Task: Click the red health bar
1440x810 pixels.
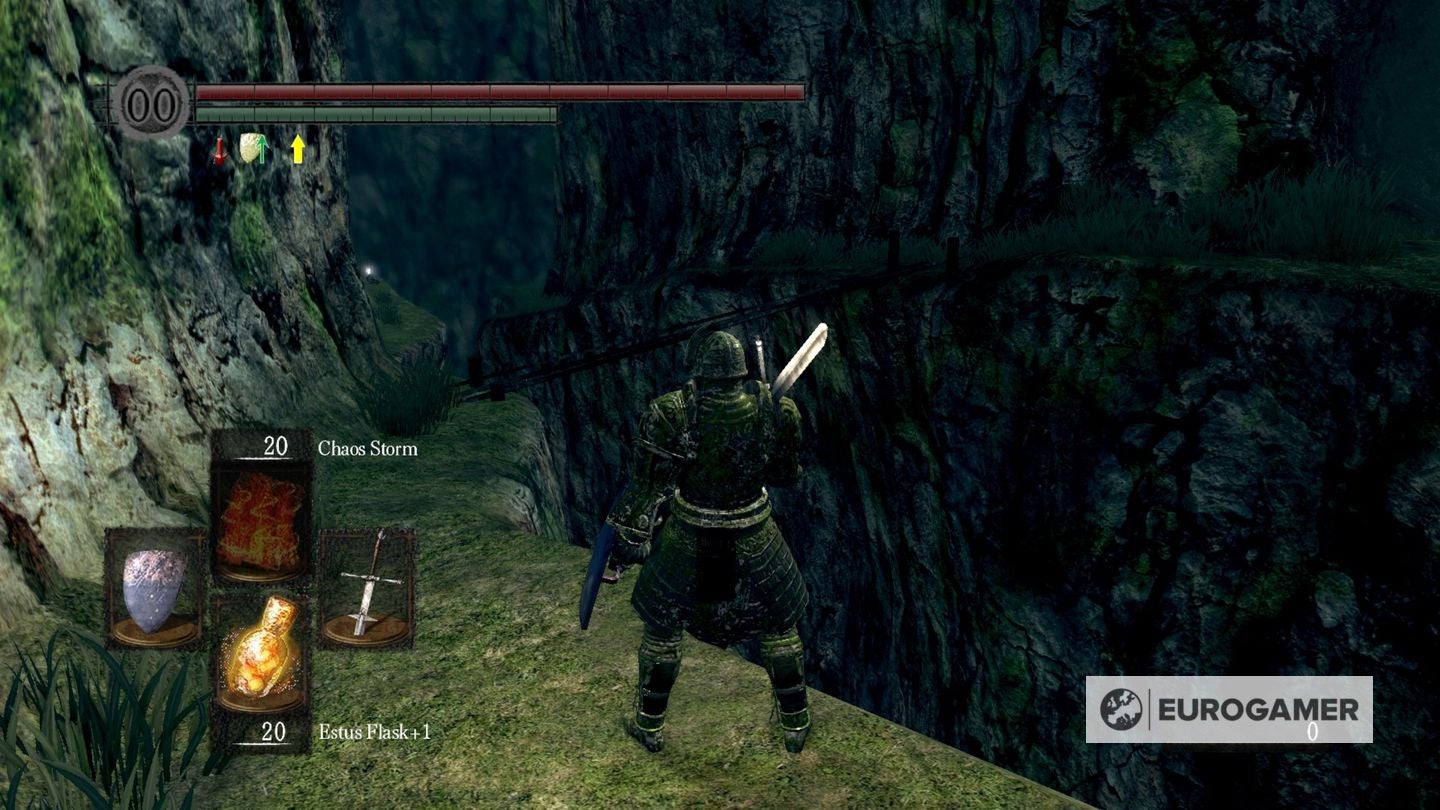Action: click(x=500, y=90)
